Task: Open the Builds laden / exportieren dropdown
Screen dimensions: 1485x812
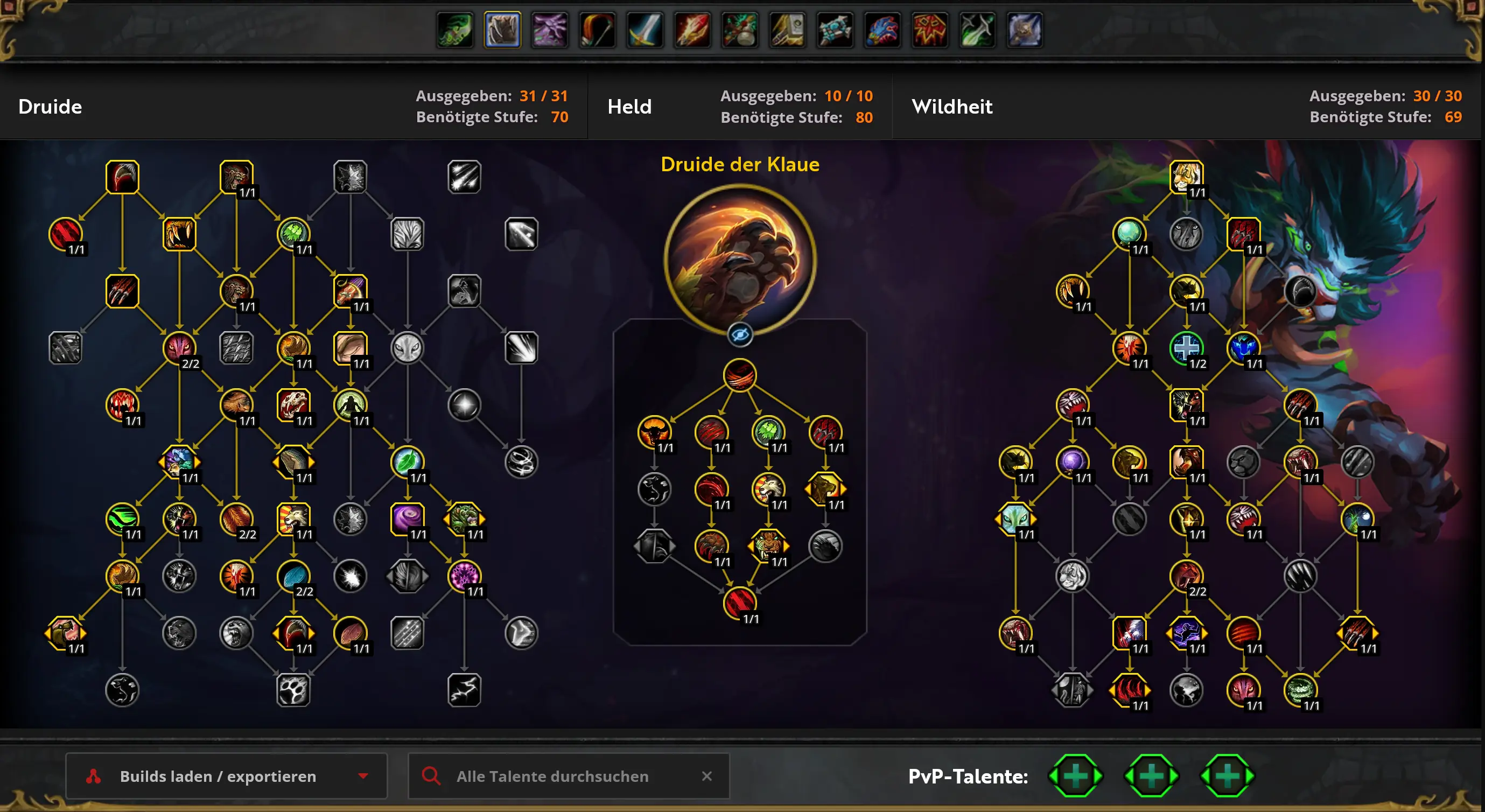Action: pos(226,776)
